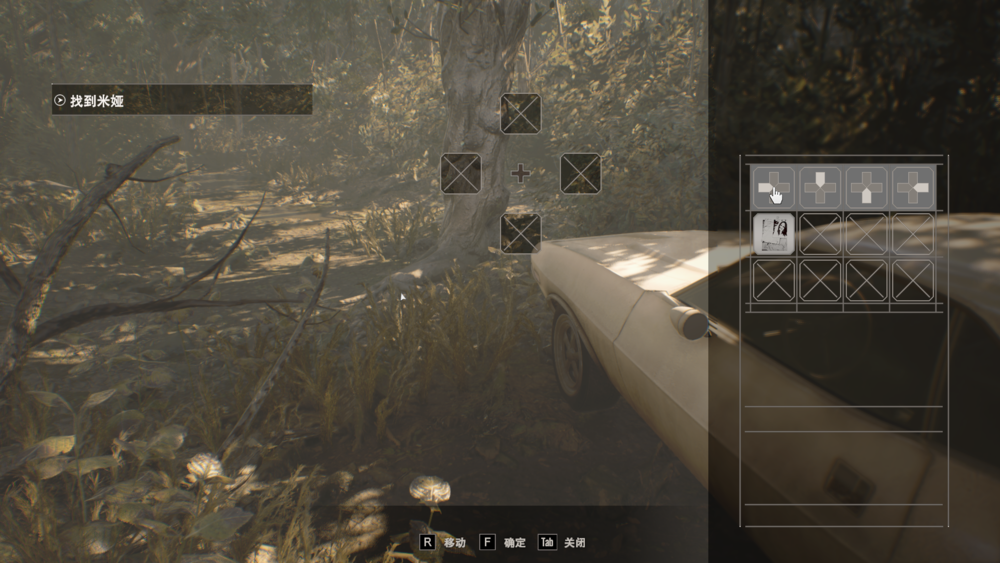Select the photo item in the inventory

(773, 234)
